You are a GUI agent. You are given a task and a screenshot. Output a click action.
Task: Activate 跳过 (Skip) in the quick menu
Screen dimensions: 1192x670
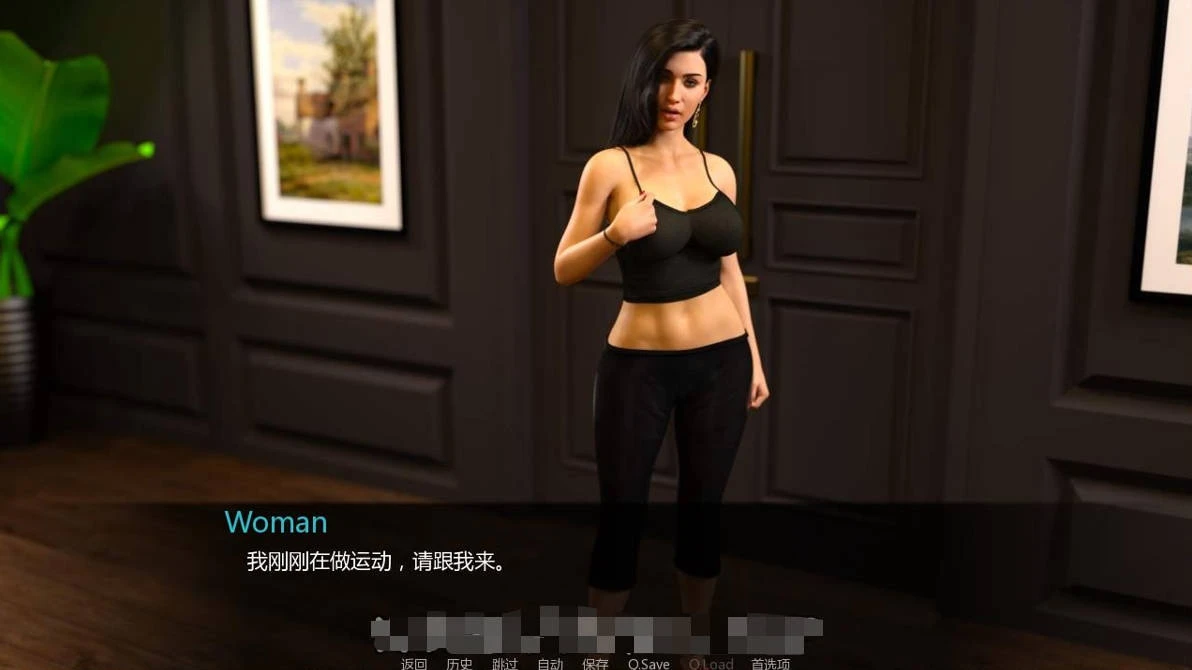(505, 664)
